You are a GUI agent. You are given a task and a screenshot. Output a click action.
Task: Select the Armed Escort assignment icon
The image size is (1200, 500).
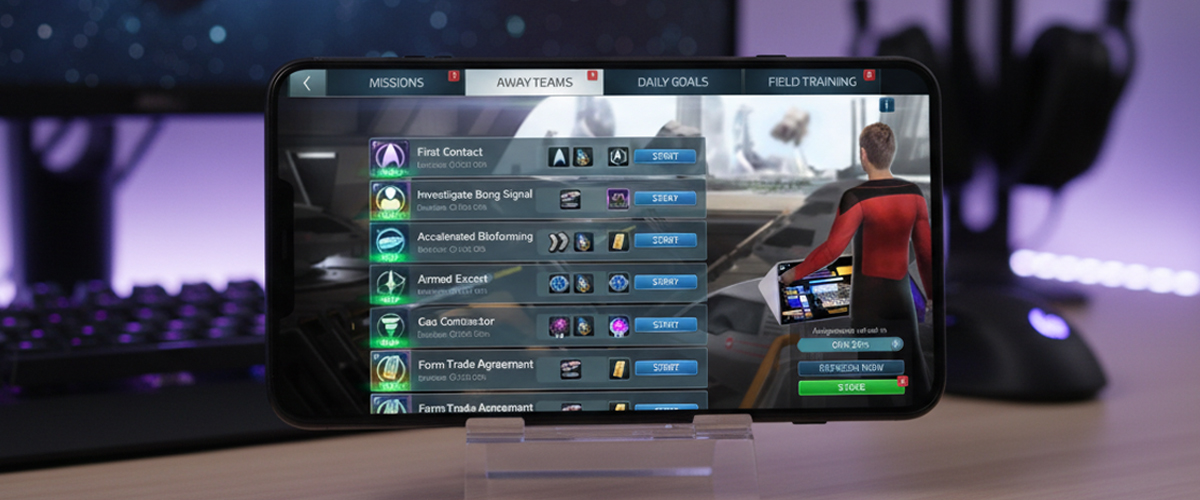click(388, 284)
